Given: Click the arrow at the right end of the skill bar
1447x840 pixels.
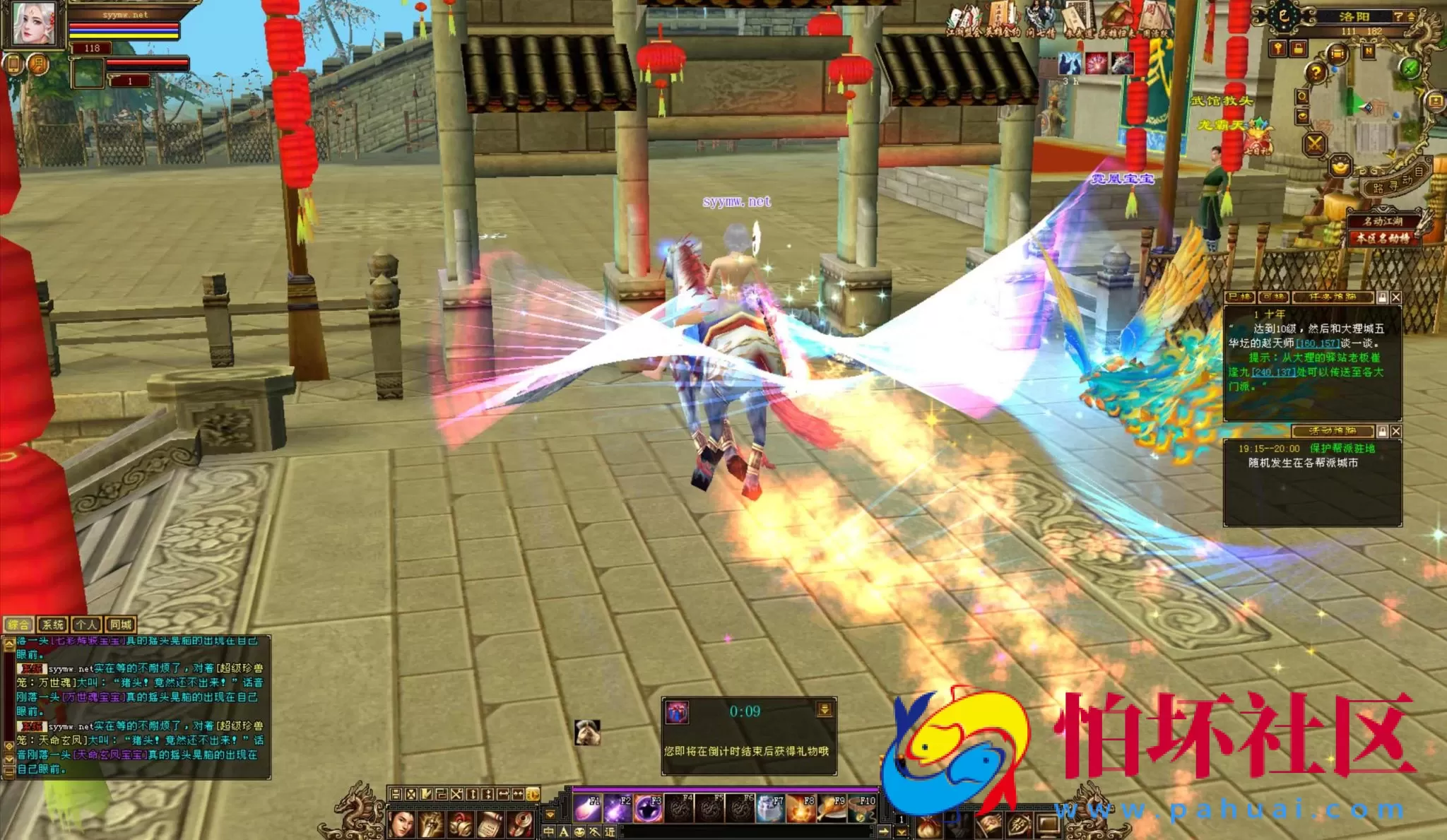Looking at the screenshot, I should click(883, 830).
